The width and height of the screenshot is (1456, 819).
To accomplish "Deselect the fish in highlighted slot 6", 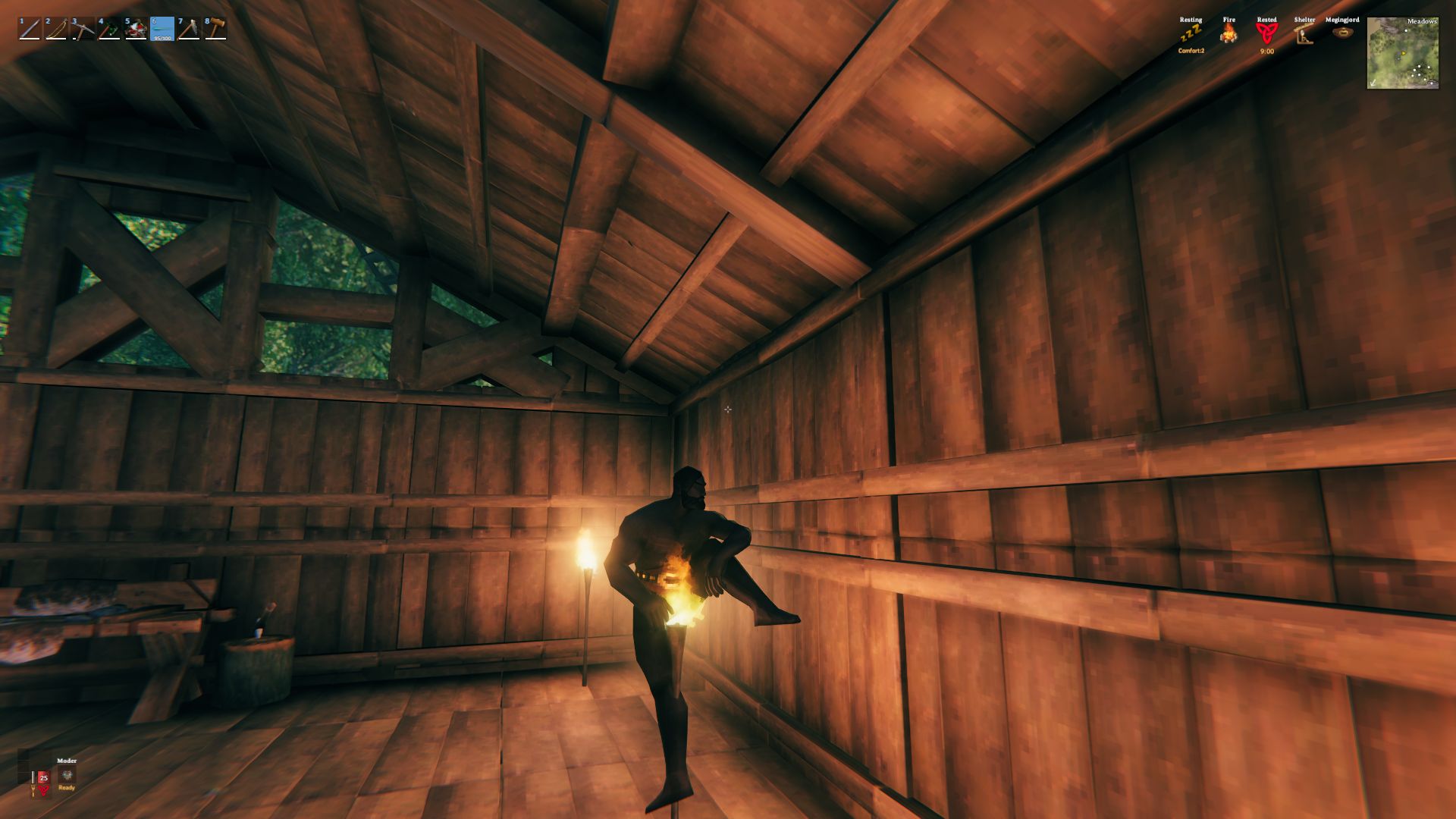I will coord(162,29).
